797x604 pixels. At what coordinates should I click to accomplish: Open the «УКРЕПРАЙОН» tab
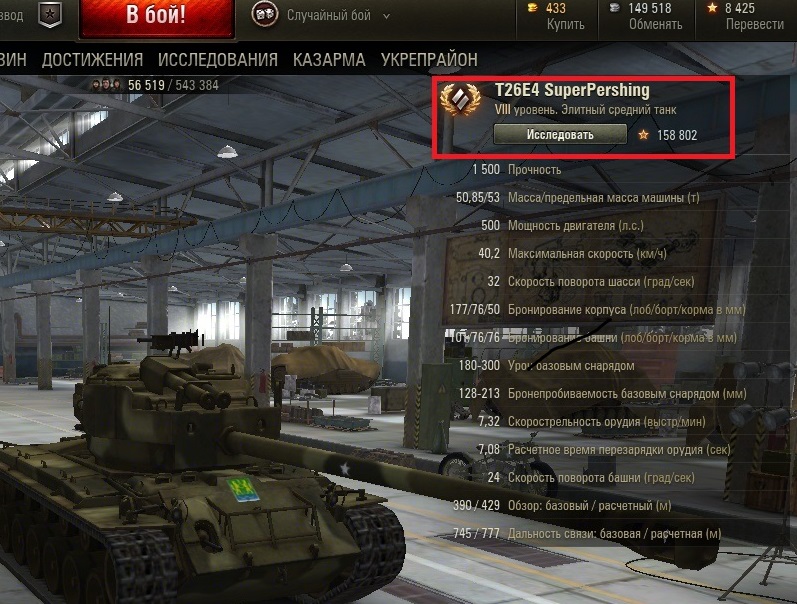tap(428, 60)
